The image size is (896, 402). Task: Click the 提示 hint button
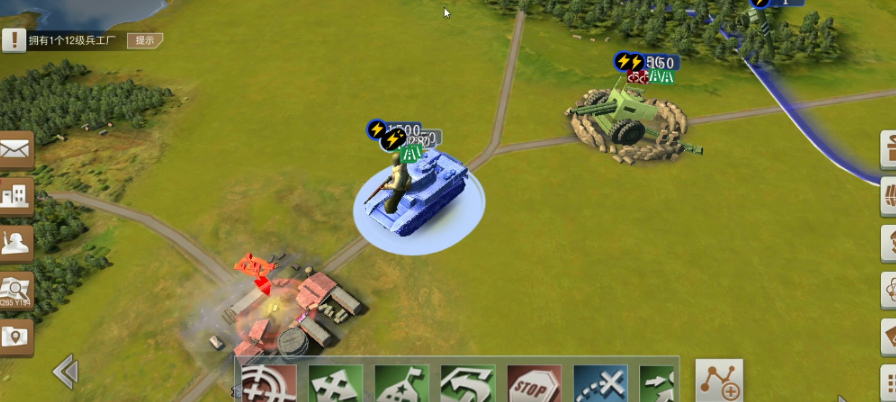click(x=145, y=40)
